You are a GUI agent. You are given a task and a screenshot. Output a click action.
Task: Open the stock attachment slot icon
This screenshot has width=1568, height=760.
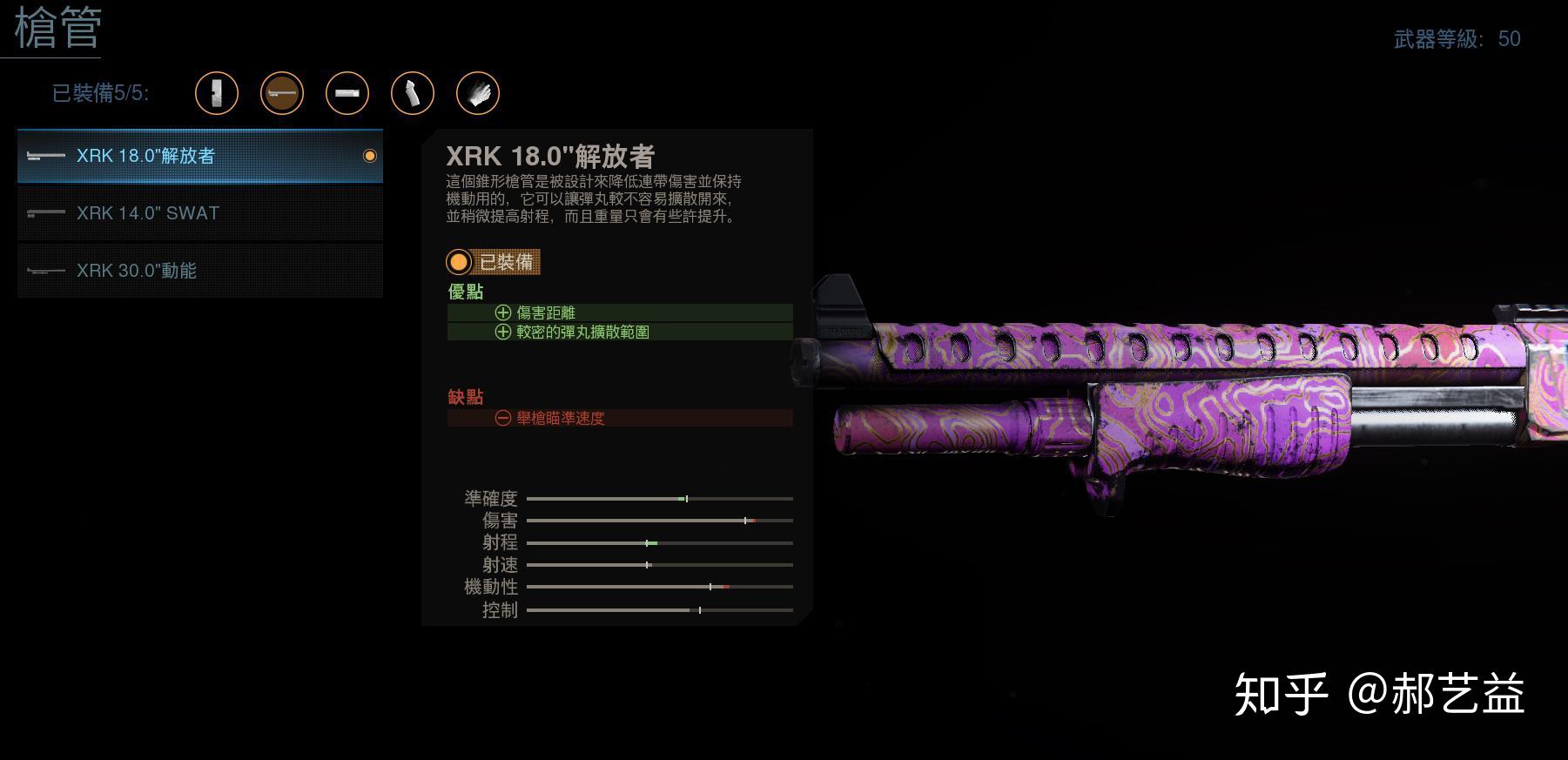218,93
